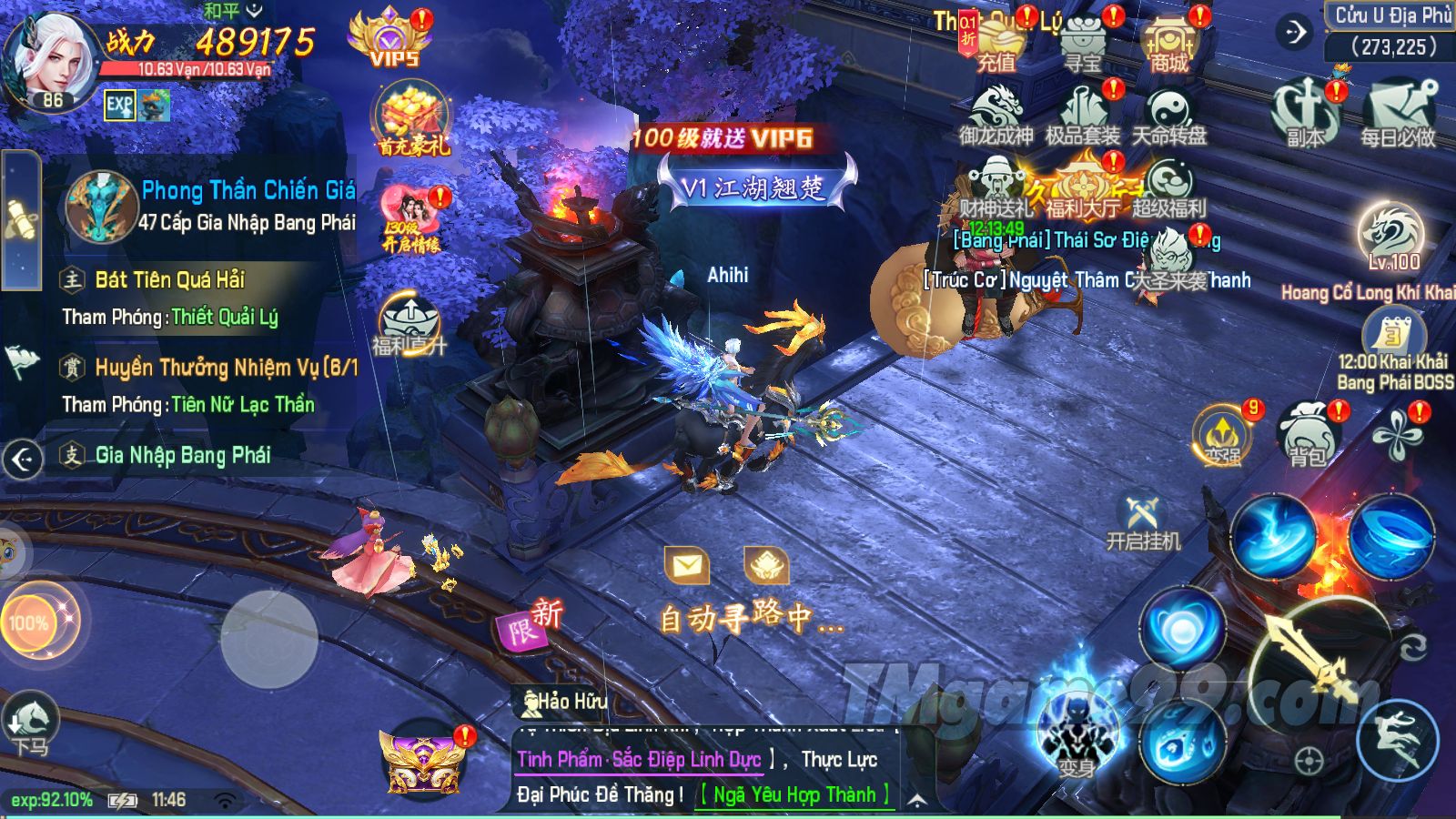Dismount using the 下马 button
Viewport: 1456px width, 819px height.
click(x=30, y=724)
